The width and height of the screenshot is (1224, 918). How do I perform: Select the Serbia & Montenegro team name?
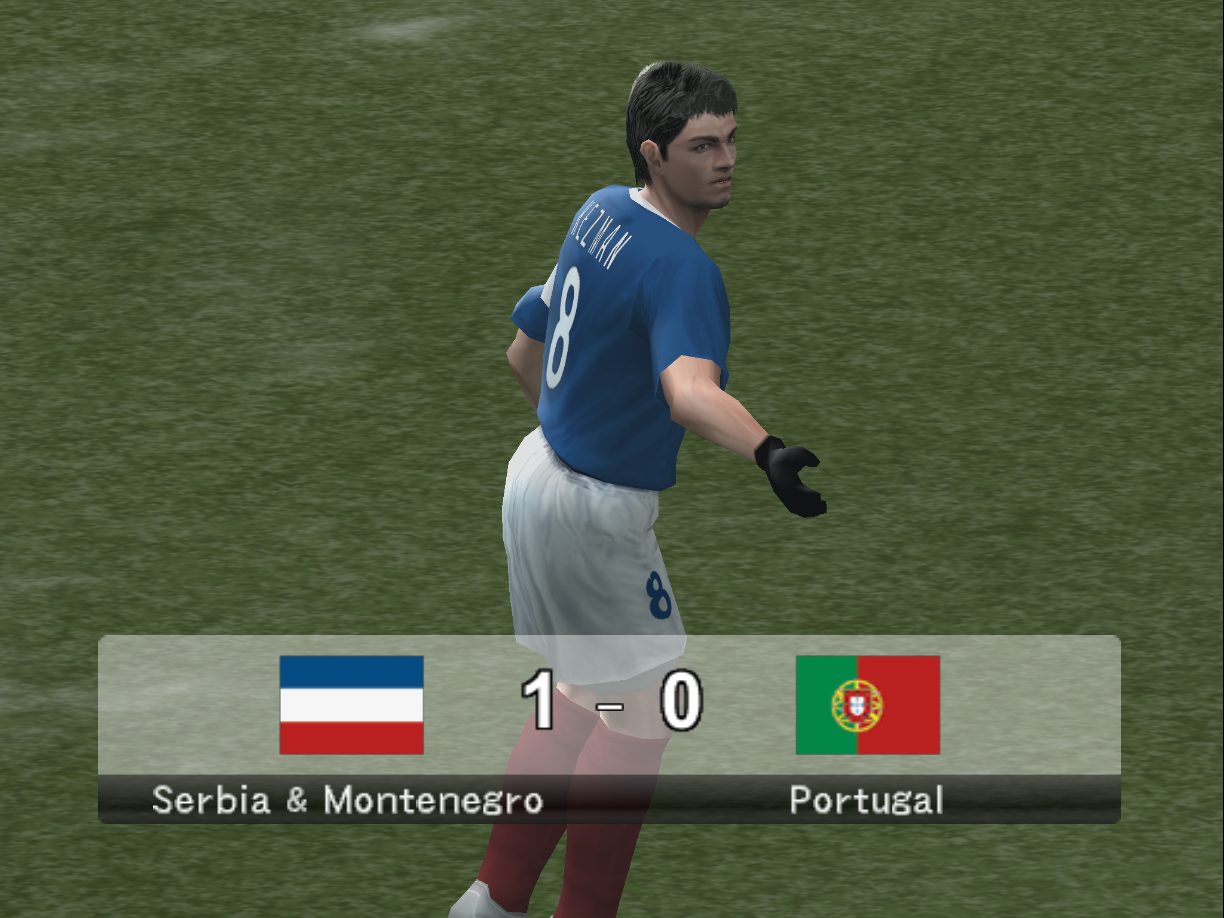tap(347, 800)
